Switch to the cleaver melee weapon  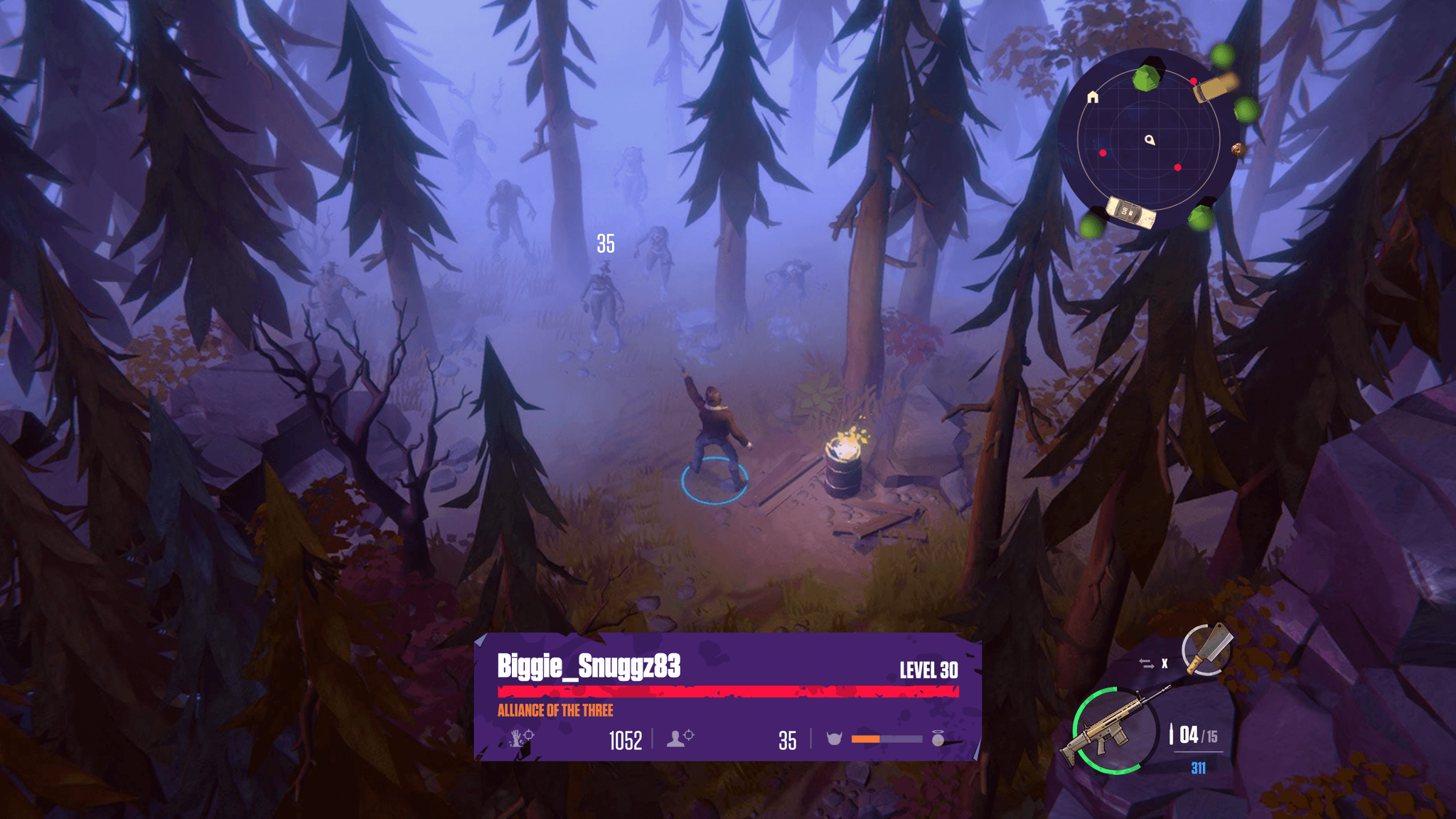pyautogui.click(x=1206, y=649)
